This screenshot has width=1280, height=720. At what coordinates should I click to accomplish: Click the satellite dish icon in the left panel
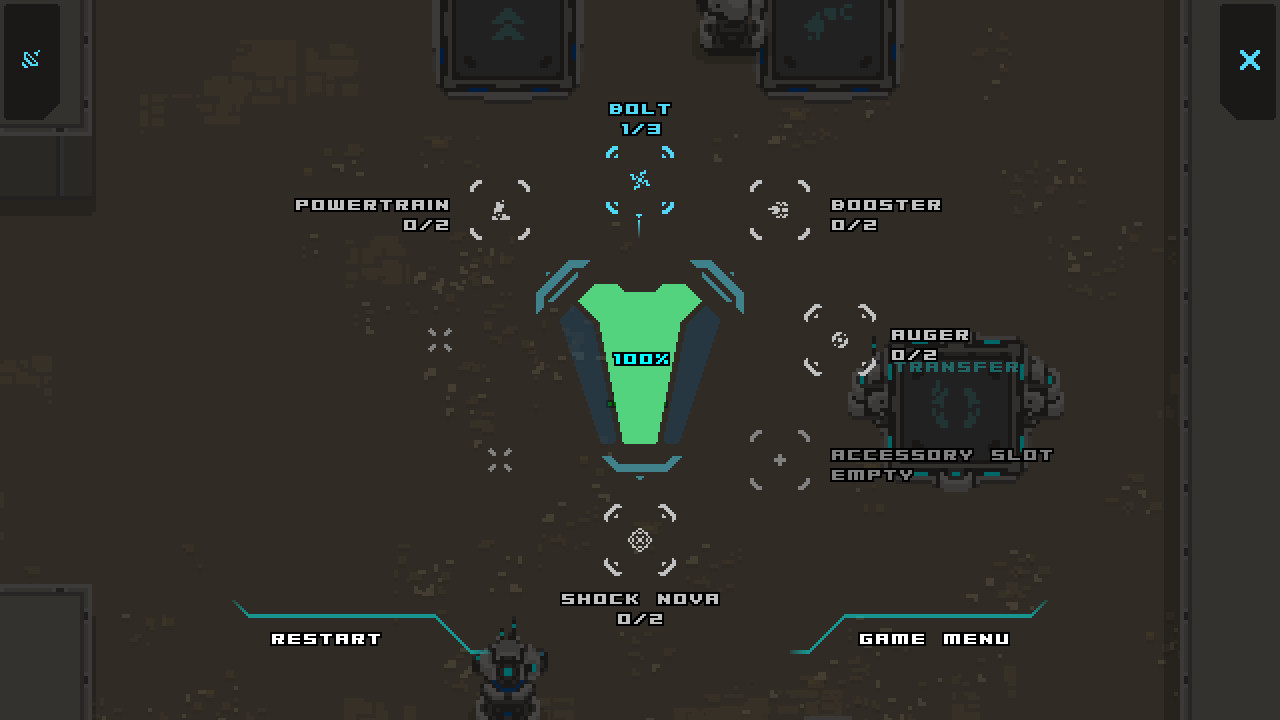pyautogui.click(x=31, y=57)
